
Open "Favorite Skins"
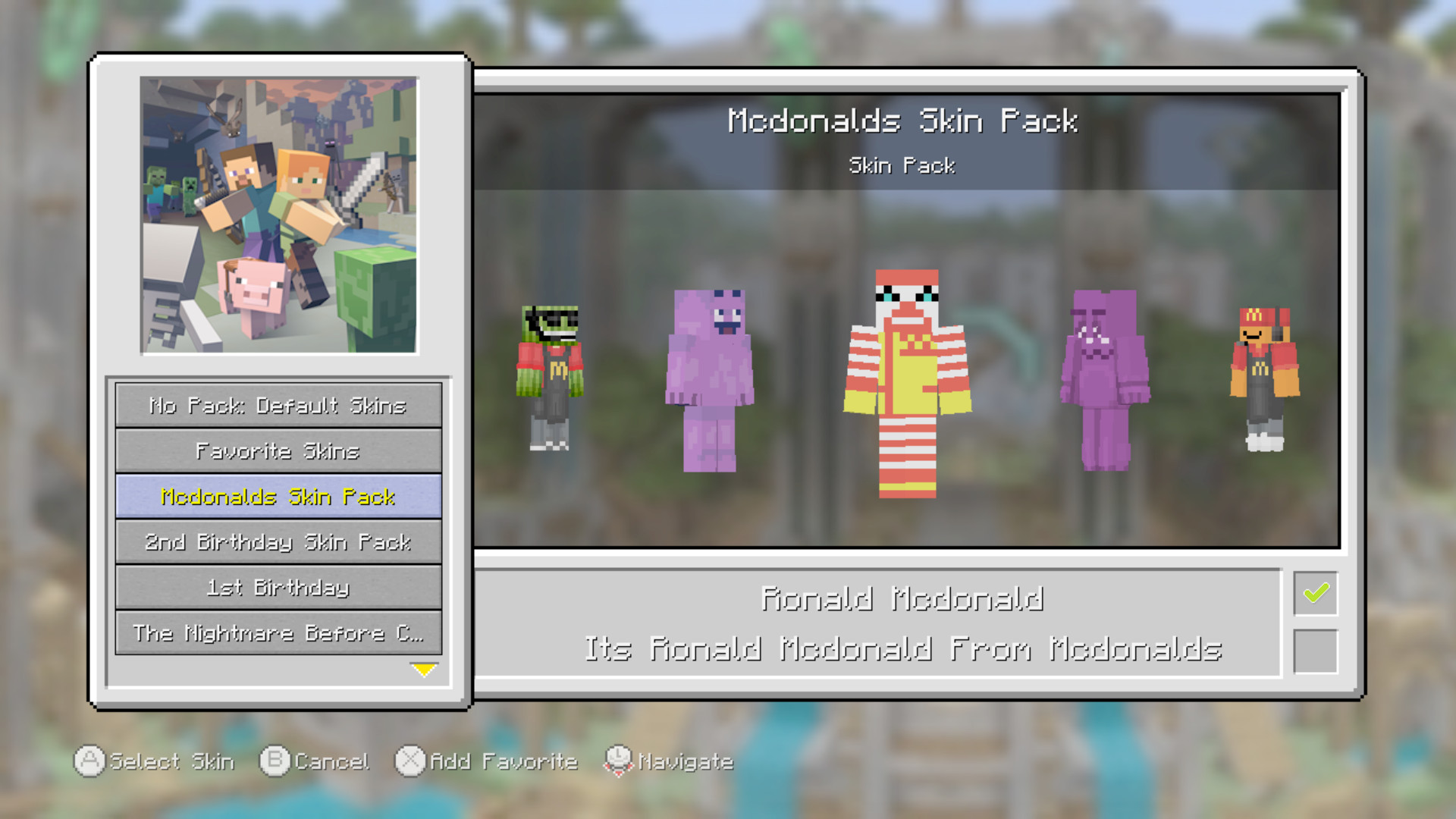click(278, 451)
